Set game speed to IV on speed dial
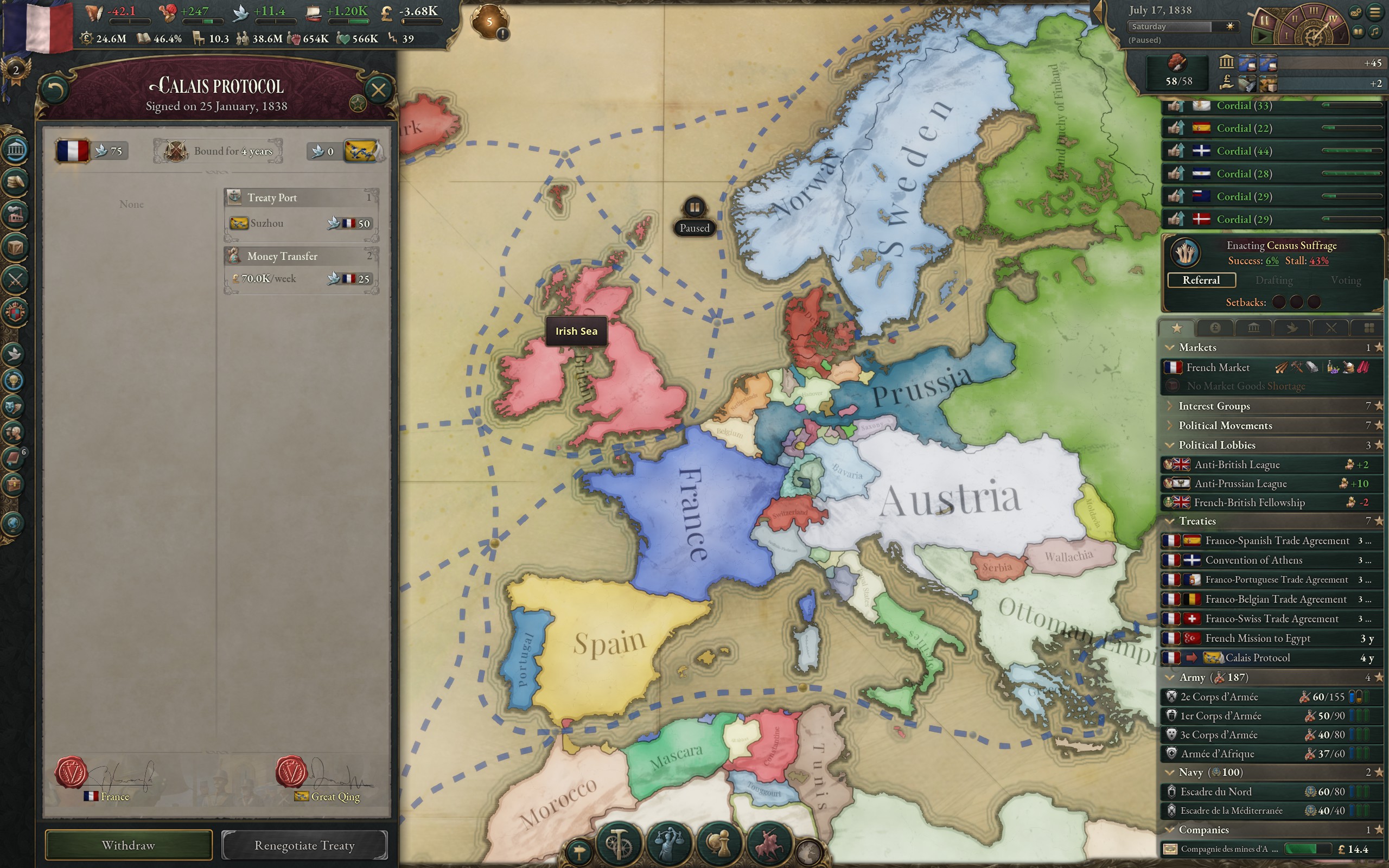1389x868 pixels. point(1333,19)
